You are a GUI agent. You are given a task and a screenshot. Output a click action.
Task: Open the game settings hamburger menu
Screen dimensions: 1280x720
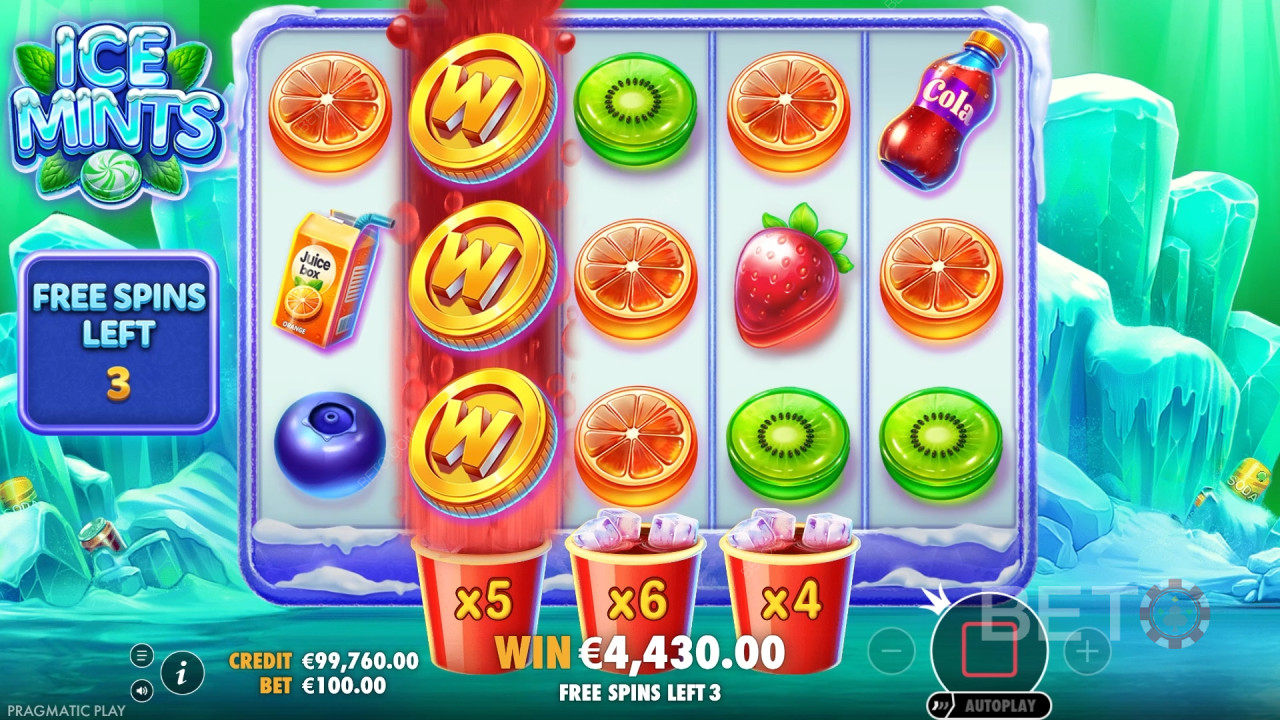coord(143,655)
